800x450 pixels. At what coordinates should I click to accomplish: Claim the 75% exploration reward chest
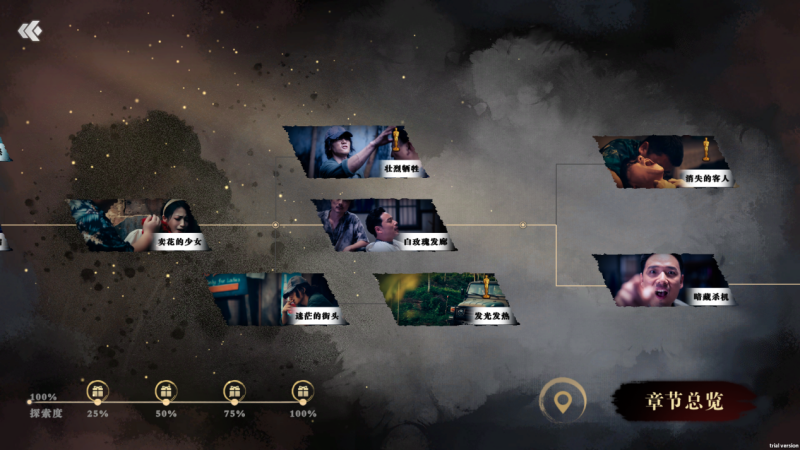234,391
